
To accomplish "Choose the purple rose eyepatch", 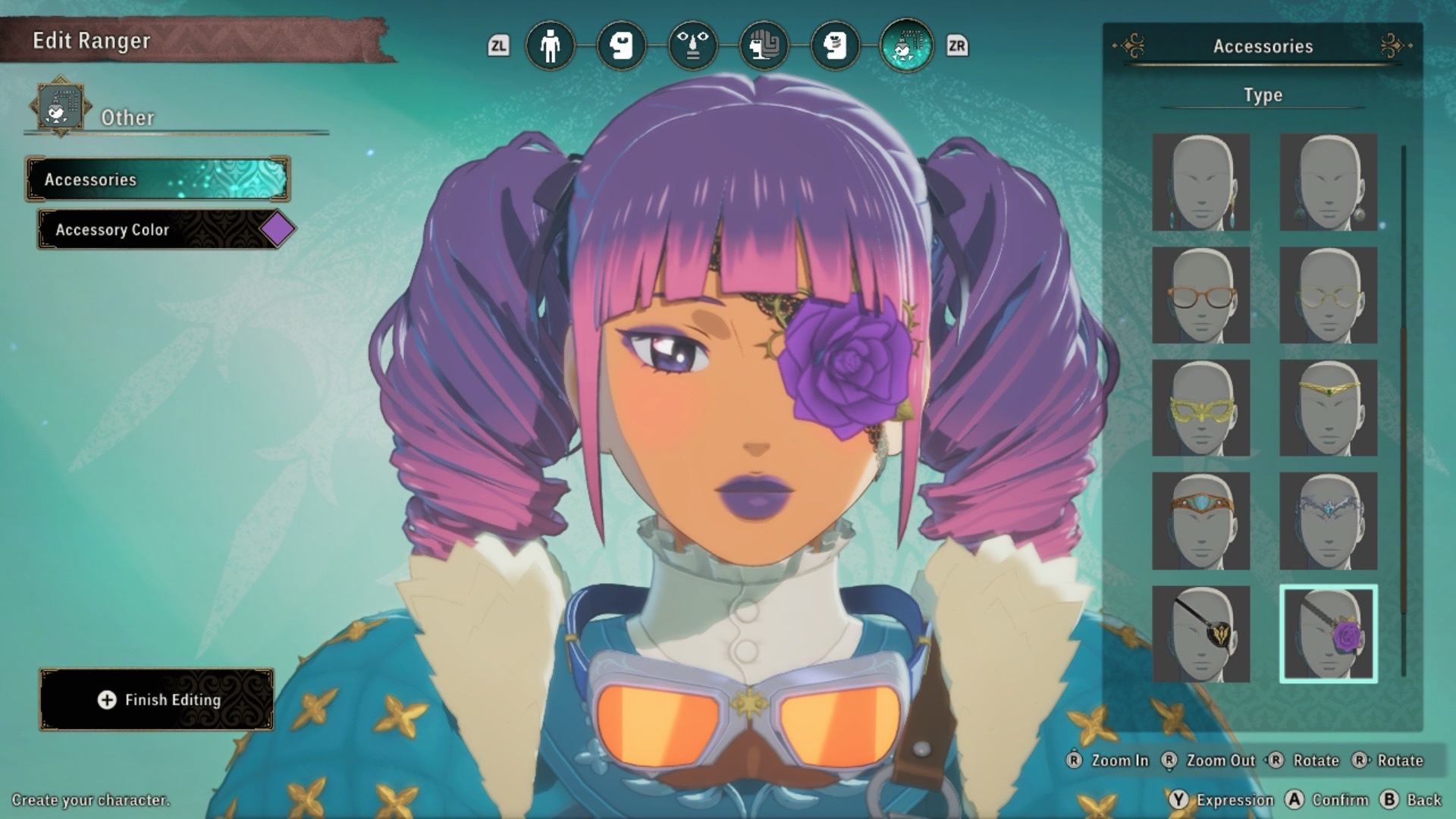I will [x=1328, y=634].
